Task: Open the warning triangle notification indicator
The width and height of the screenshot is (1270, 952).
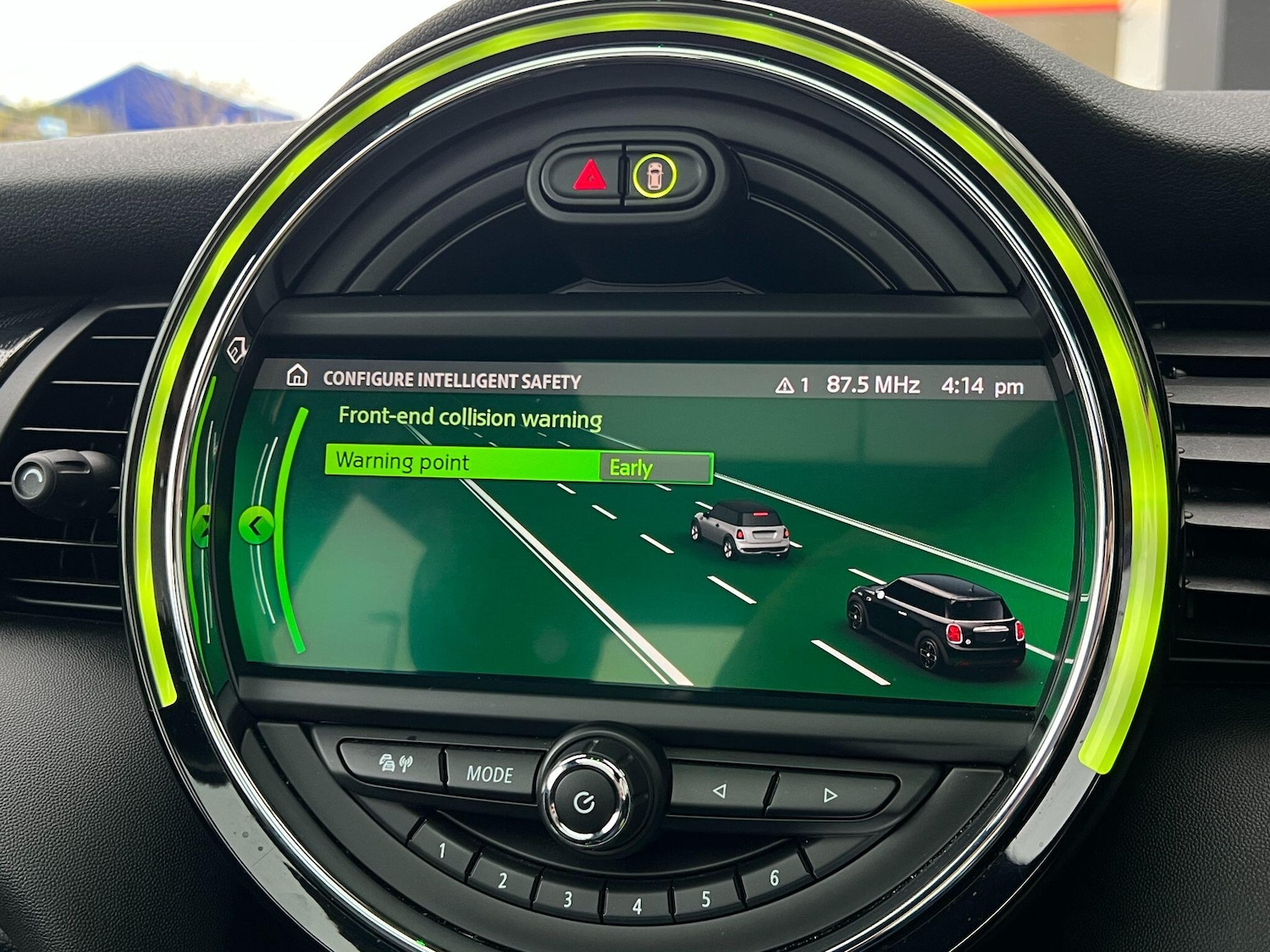Action: tap(791, 386)
